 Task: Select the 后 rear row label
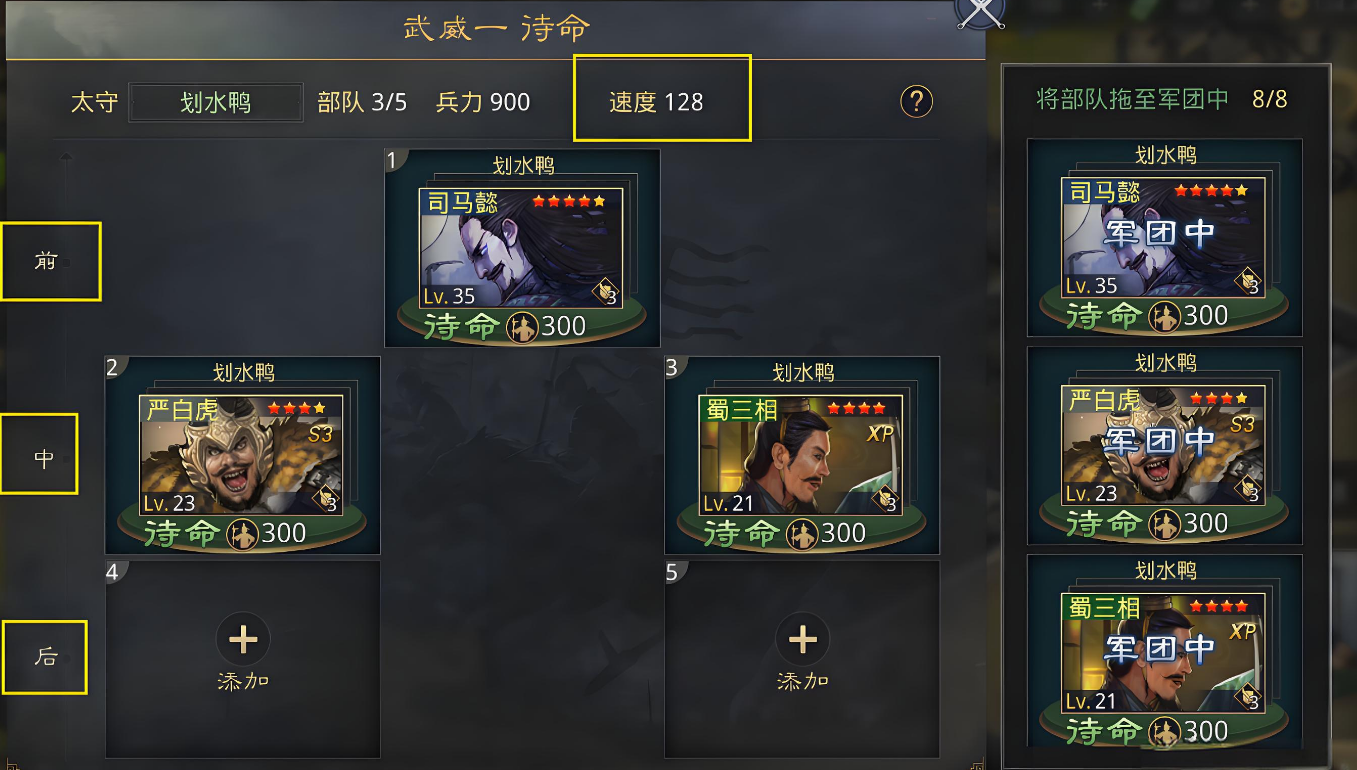point(44,657)
